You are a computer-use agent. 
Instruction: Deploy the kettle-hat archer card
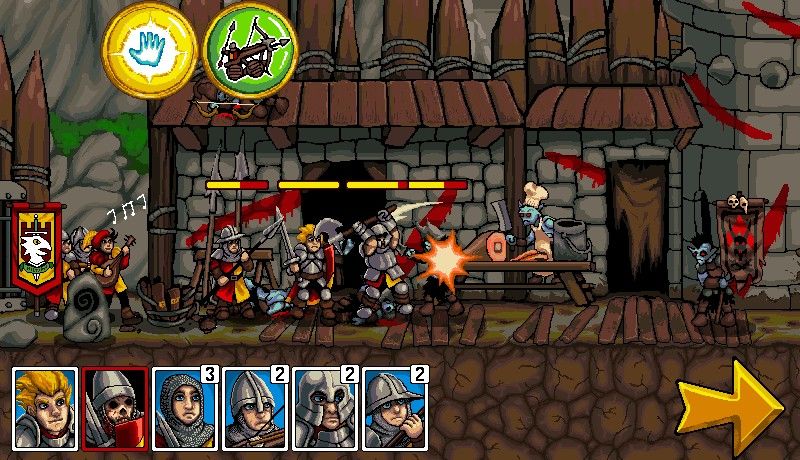(395, 408)
